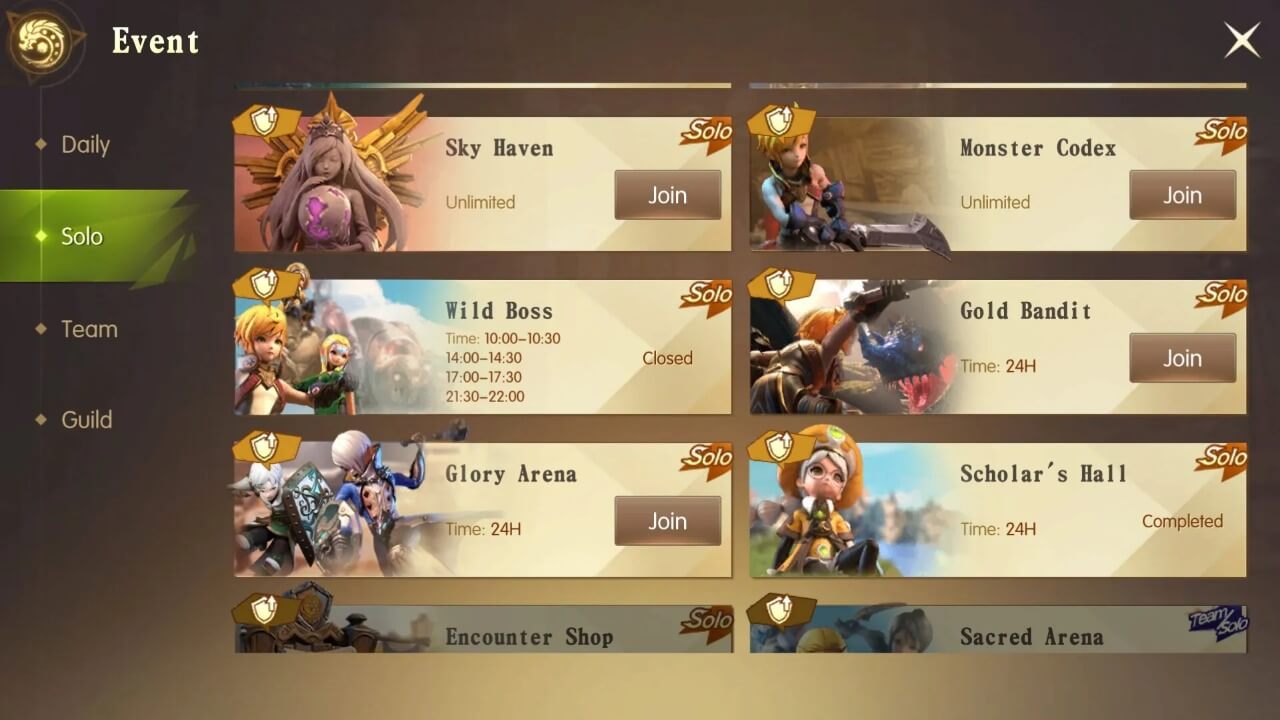Click the highlighted Solo tab
1280x720 pixels.
(x=82, y=236)
